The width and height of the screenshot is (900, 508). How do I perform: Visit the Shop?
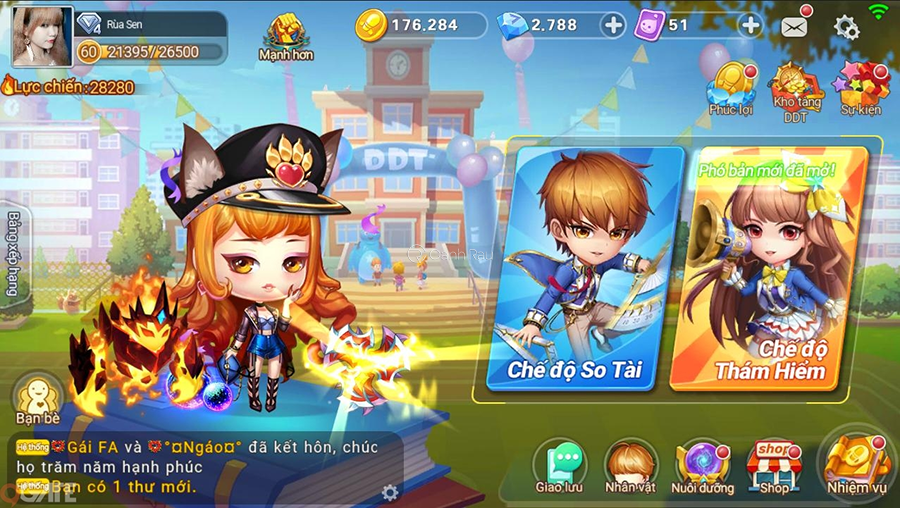coord(774,465)
